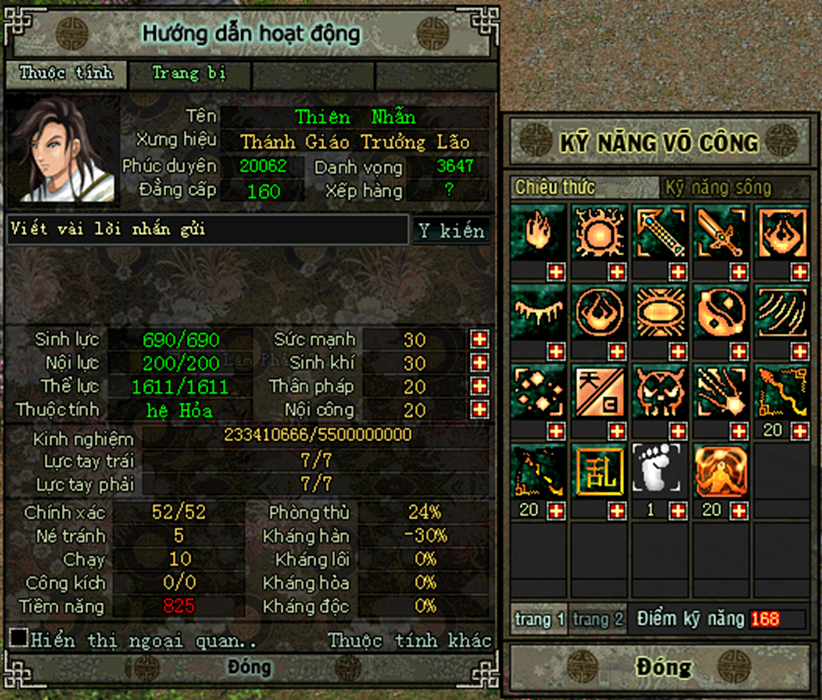This screenshot has width=822, height=700.
Task: Add a point to Sức mạnh
Action: click(x=480, y=339)
